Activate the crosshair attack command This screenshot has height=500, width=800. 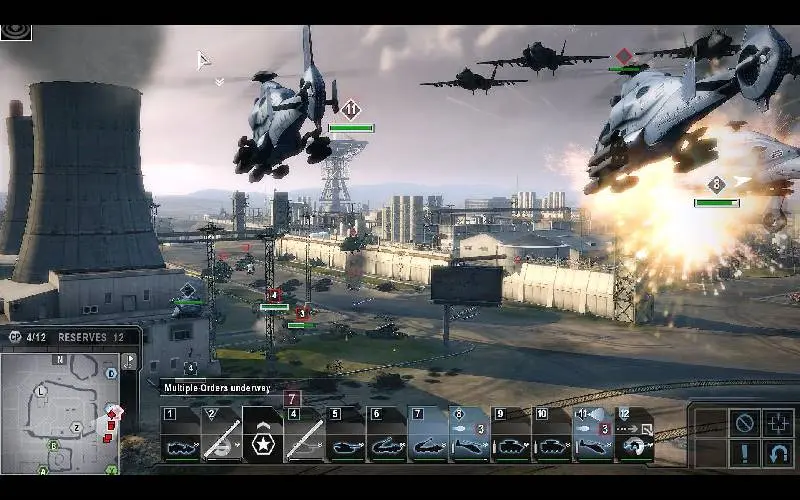(779, 423)
